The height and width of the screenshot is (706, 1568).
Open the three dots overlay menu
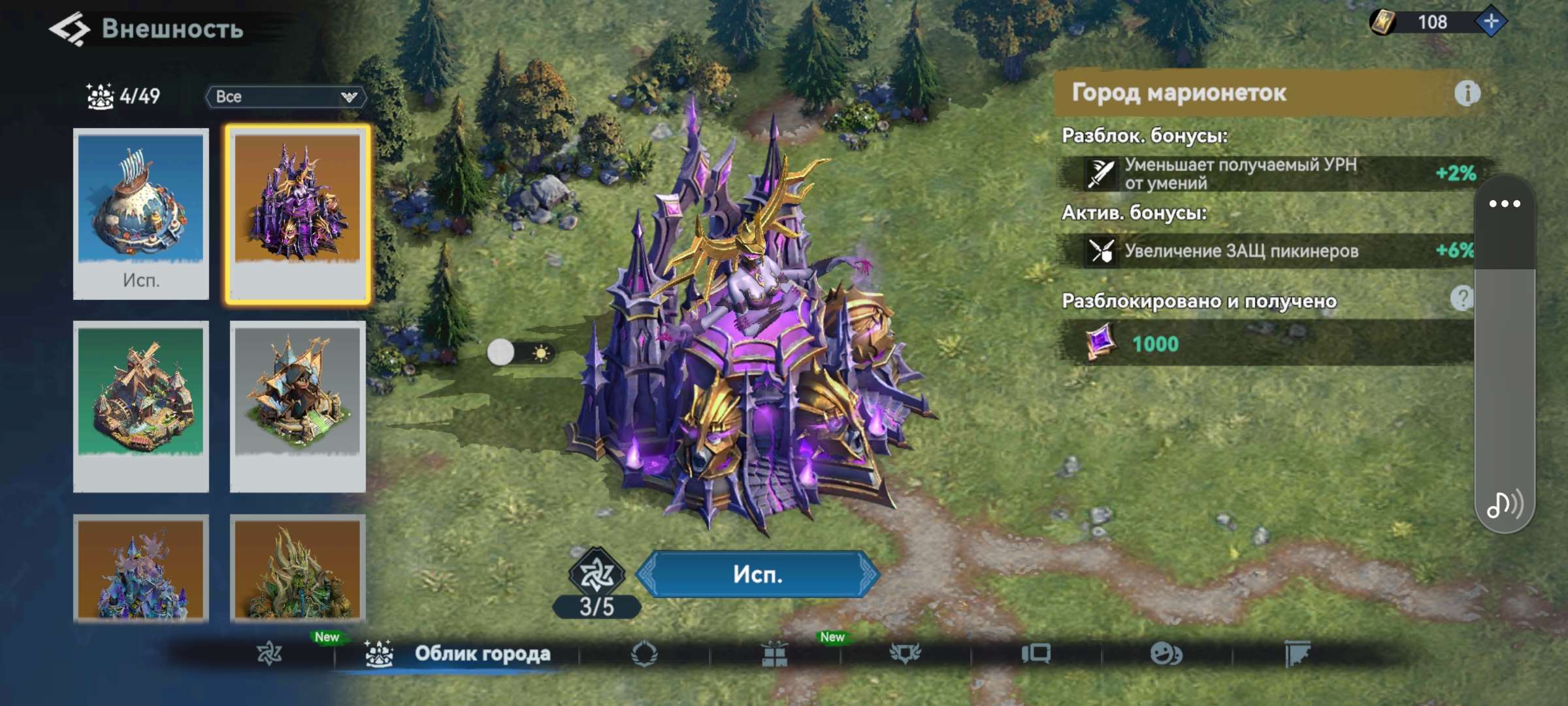pos(1504,204)
